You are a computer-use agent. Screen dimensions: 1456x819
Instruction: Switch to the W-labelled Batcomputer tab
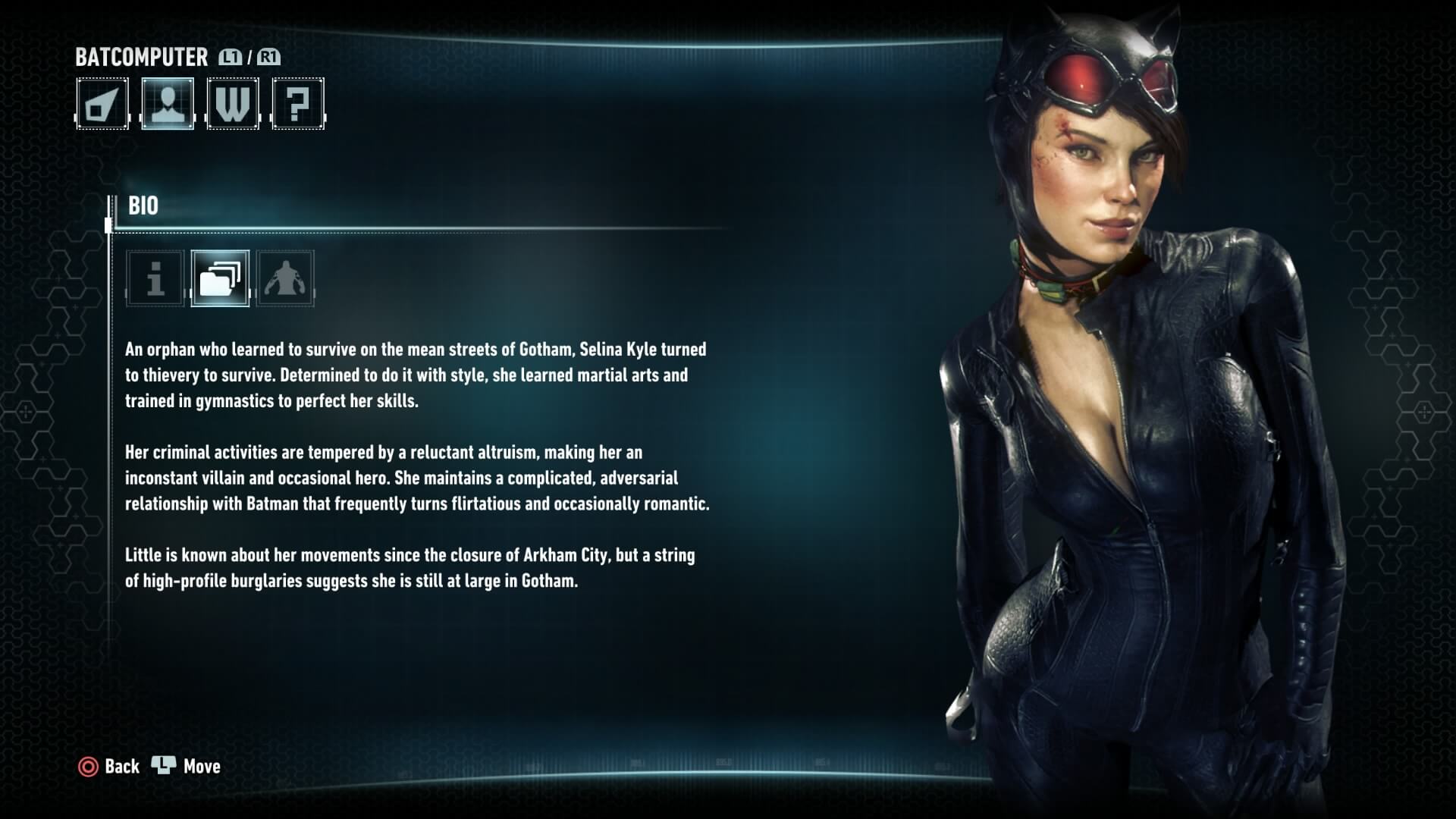233,104
